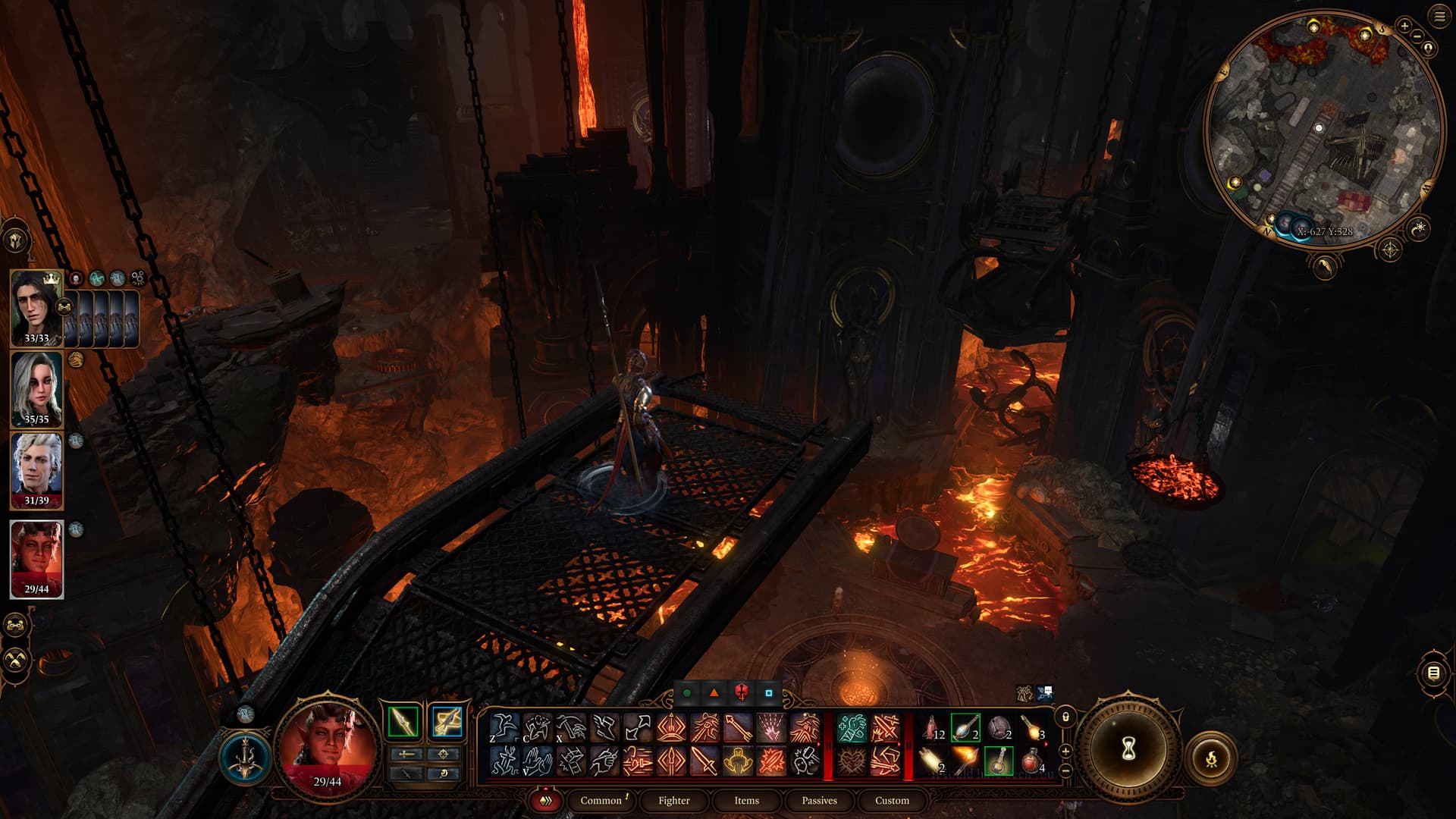Click the circular minimap
Viewport: 1456px width, 819px height.
[x=1323, y=129]
